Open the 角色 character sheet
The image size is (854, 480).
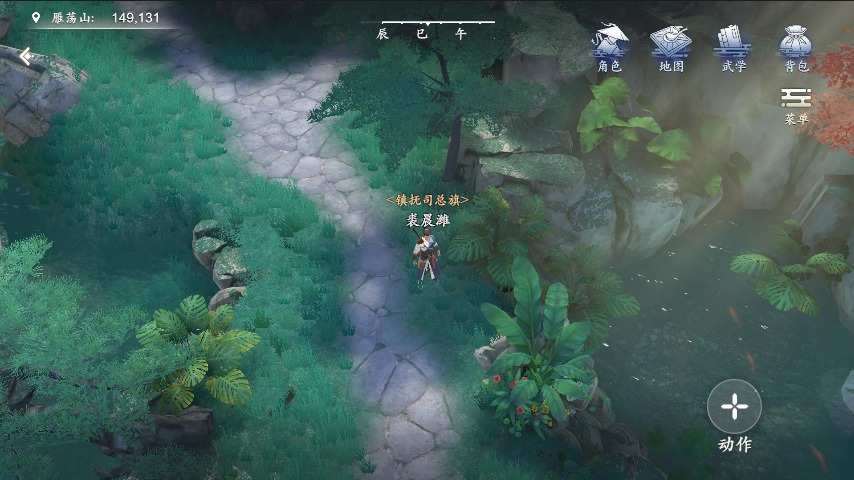tap(609, 46)
